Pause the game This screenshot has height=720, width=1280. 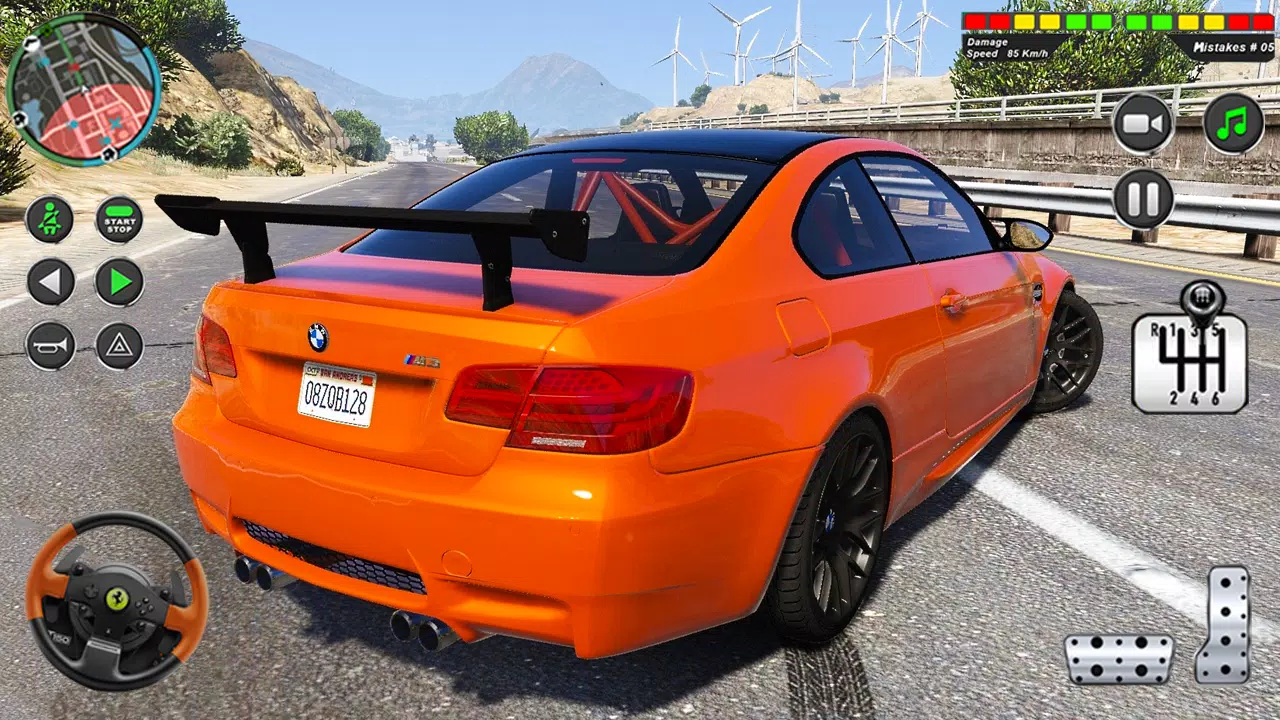click(x=1143, y=199)
